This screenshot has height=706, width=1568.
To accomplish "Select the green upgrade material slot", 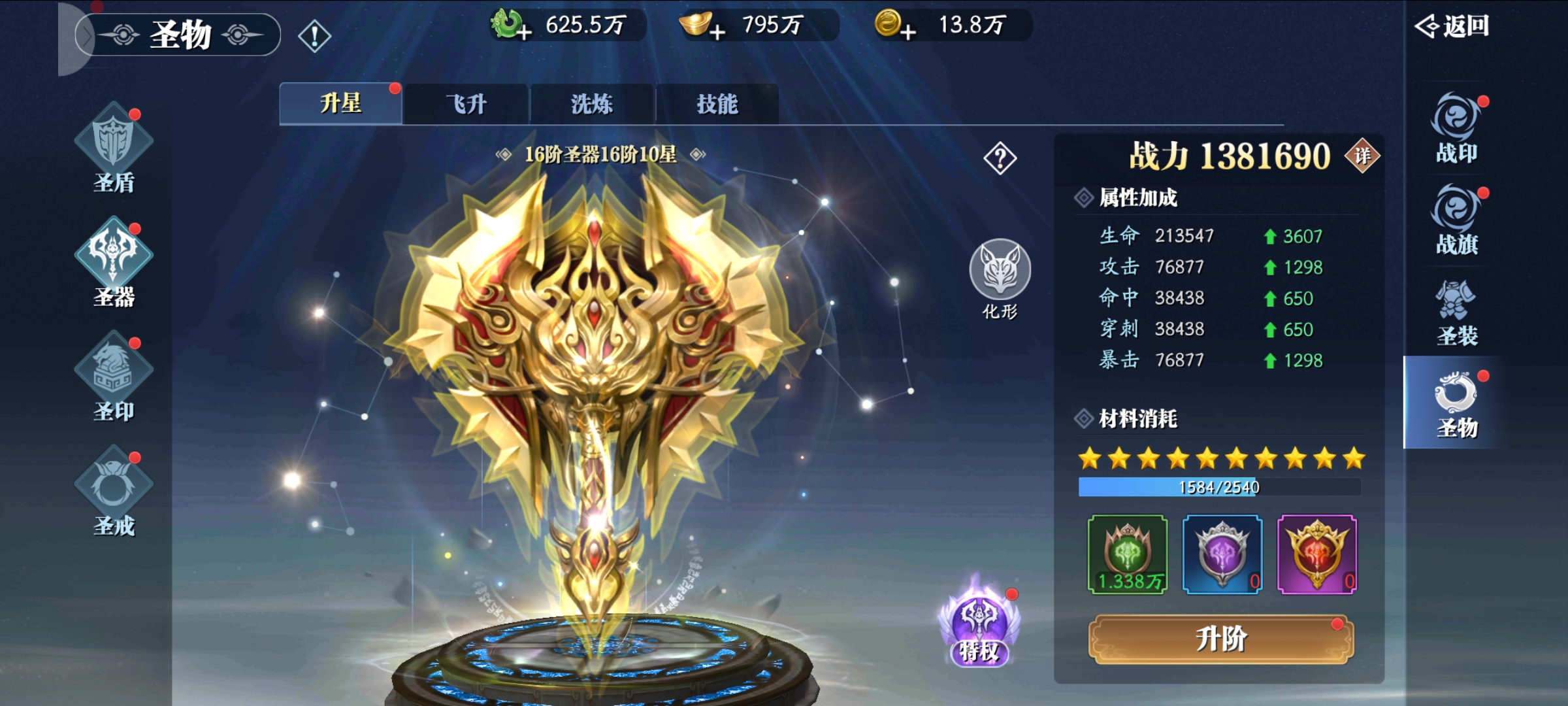I will coord(1127,554).
